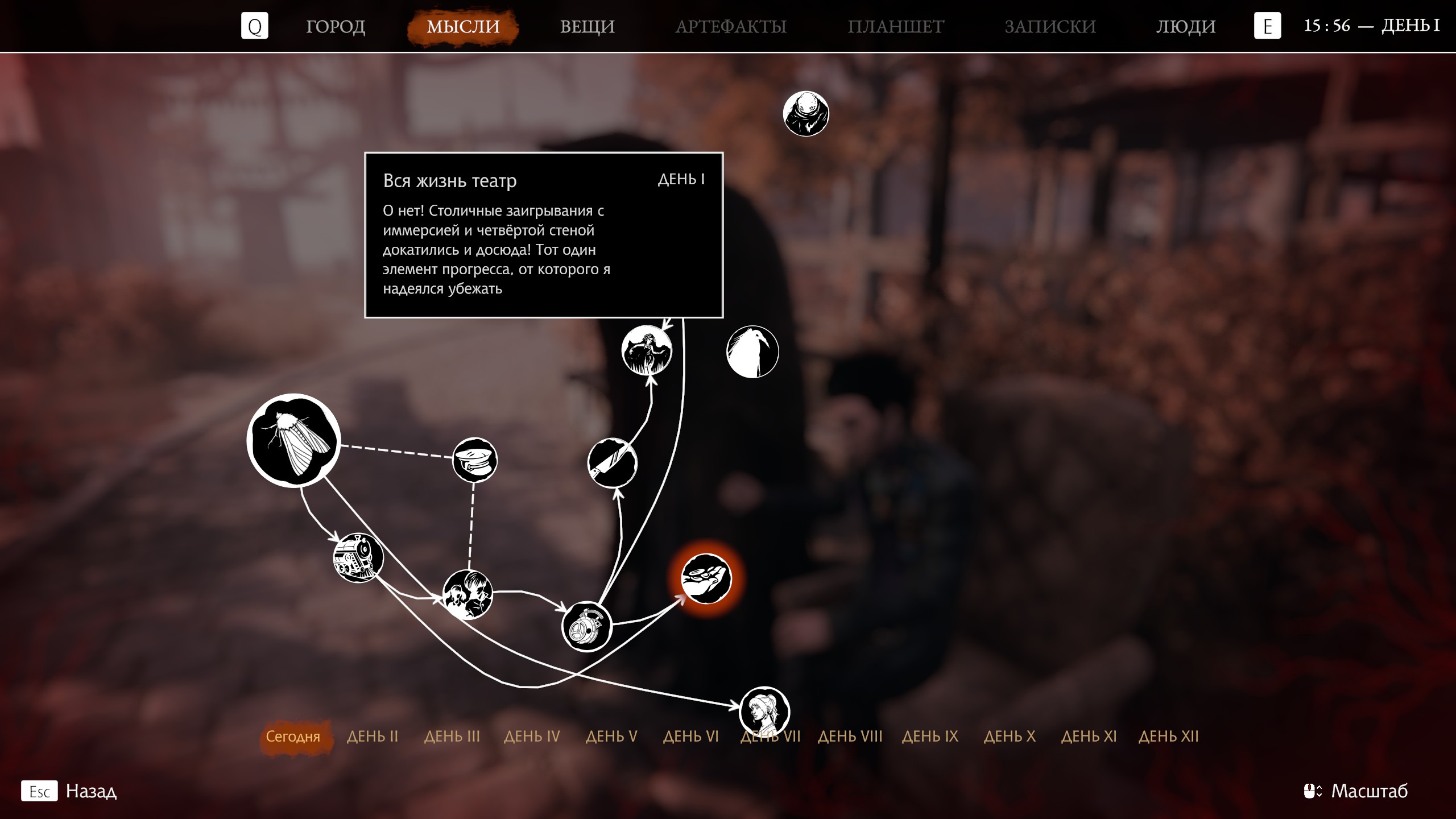1456x819 pixels.
Task: Open the locomotive thought node
Action: click(x=358, y=557)
